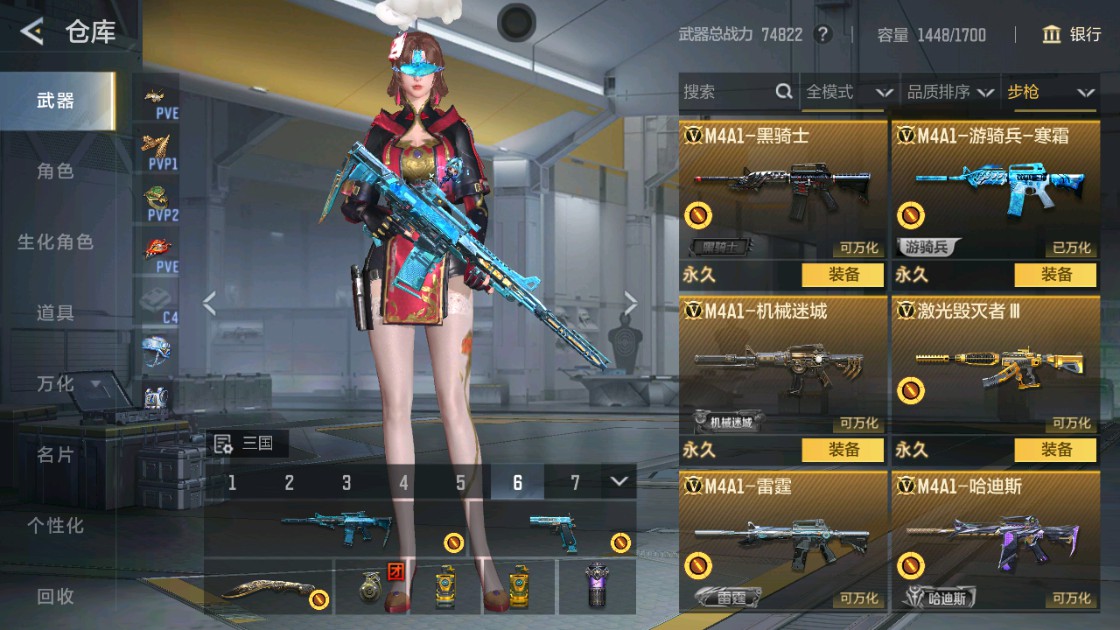
Task: Rotate character with the right arrow
Action: [x=631, y=303]
